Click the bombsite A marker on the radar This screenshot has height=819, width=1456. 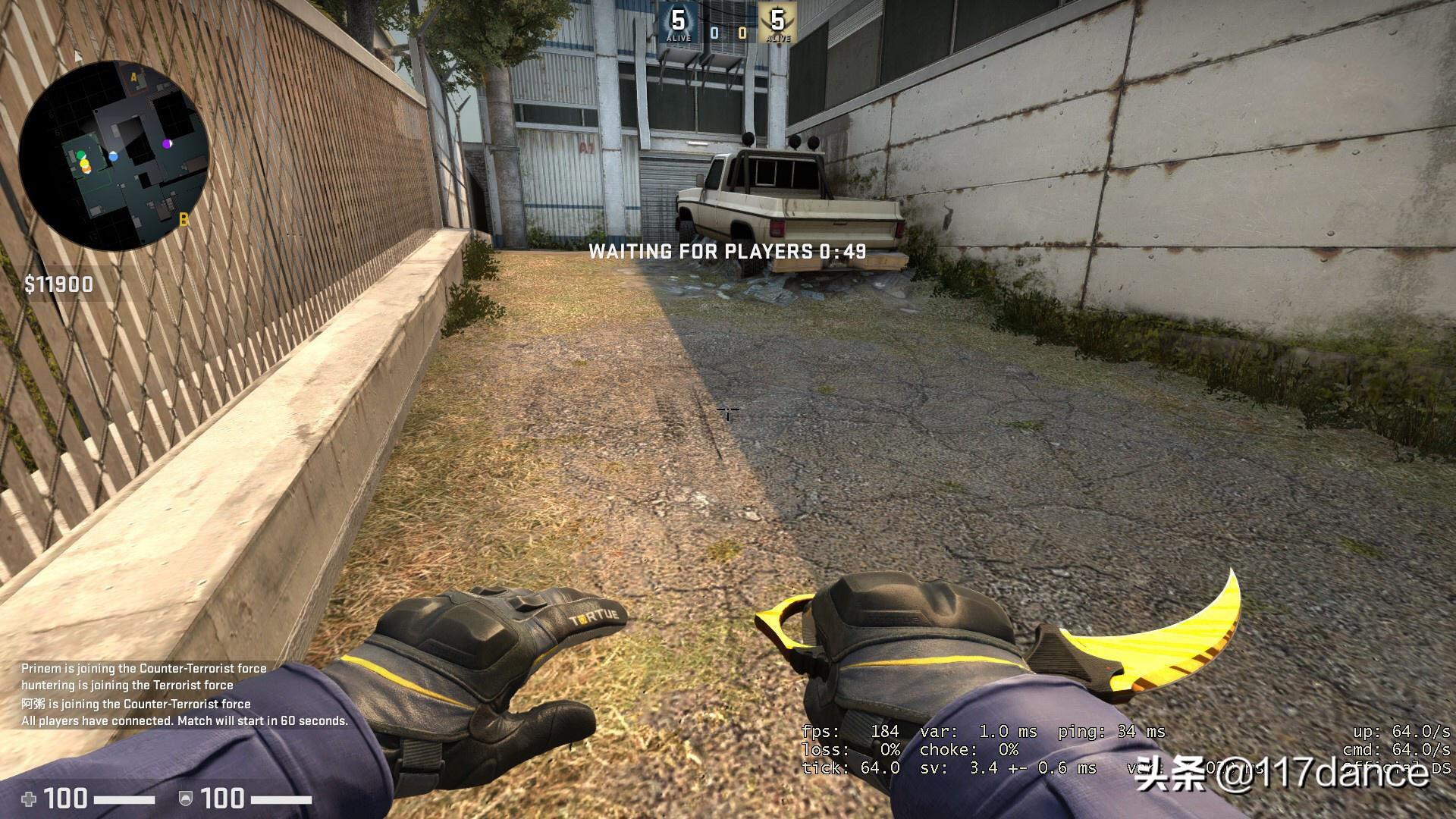click(x=134, y=77)
